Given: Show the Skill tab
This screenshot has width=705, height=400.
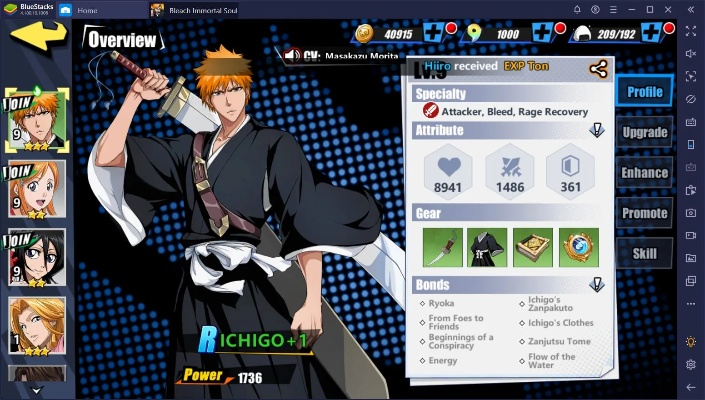Looking at the screenshot, I should point(644,253).
